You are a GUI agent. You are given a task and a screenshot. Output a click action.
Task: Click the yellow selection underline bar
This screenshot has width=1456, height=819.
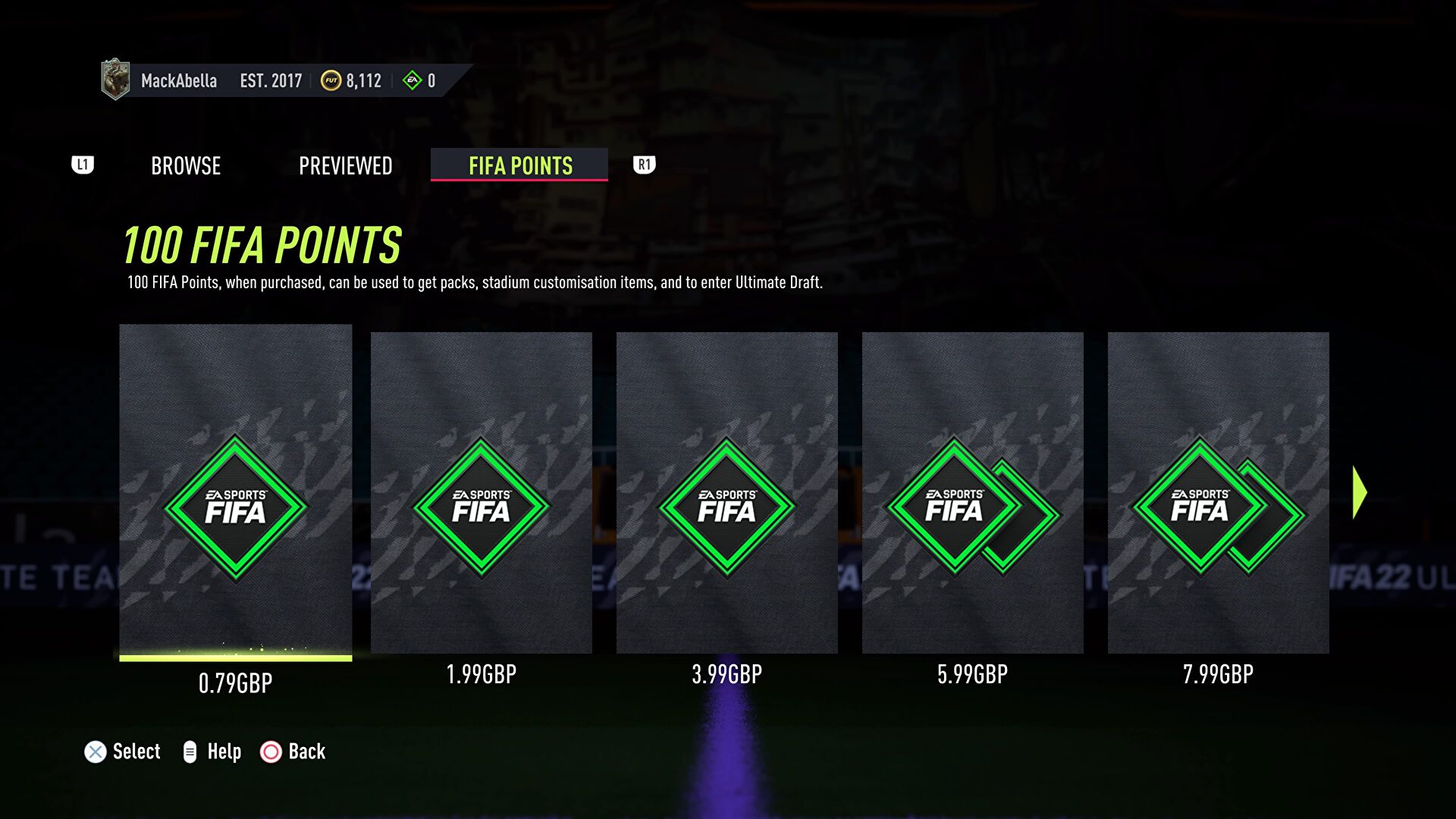click(235, 659)
